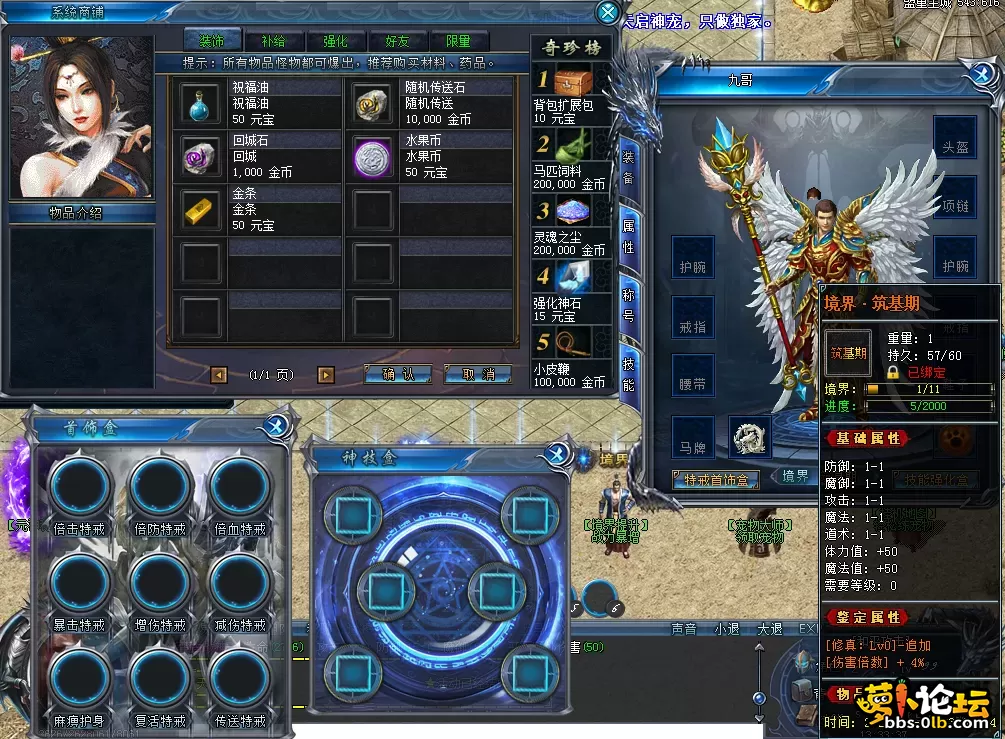Viewport: 1005px width, 739px height.
Task: Choose the 祝福油 blue potion item
Action: [198, 103]
